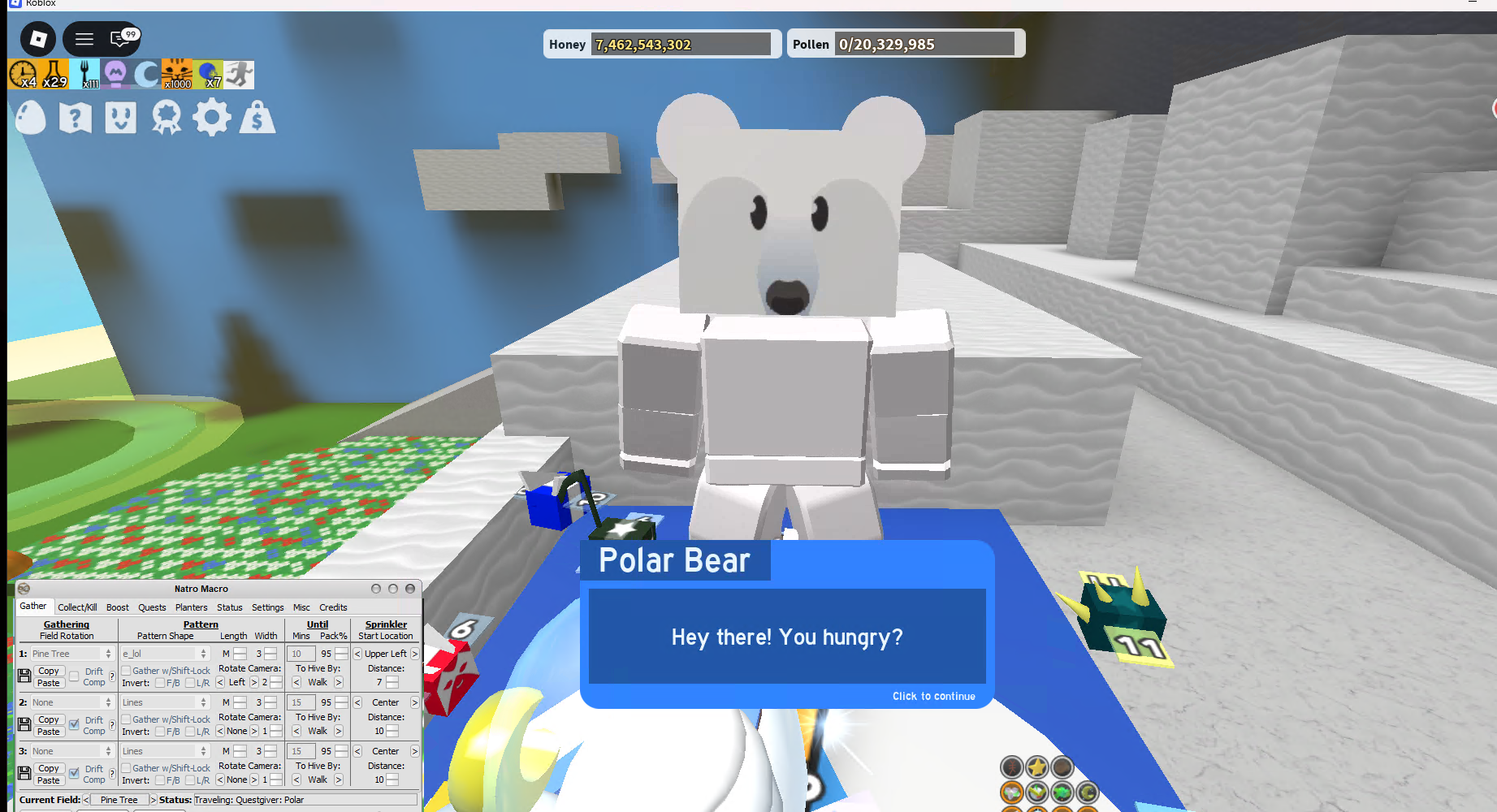This screenshot has width=1497, height=812.
Task: Open the quest map with question mark
Action: 76,118
